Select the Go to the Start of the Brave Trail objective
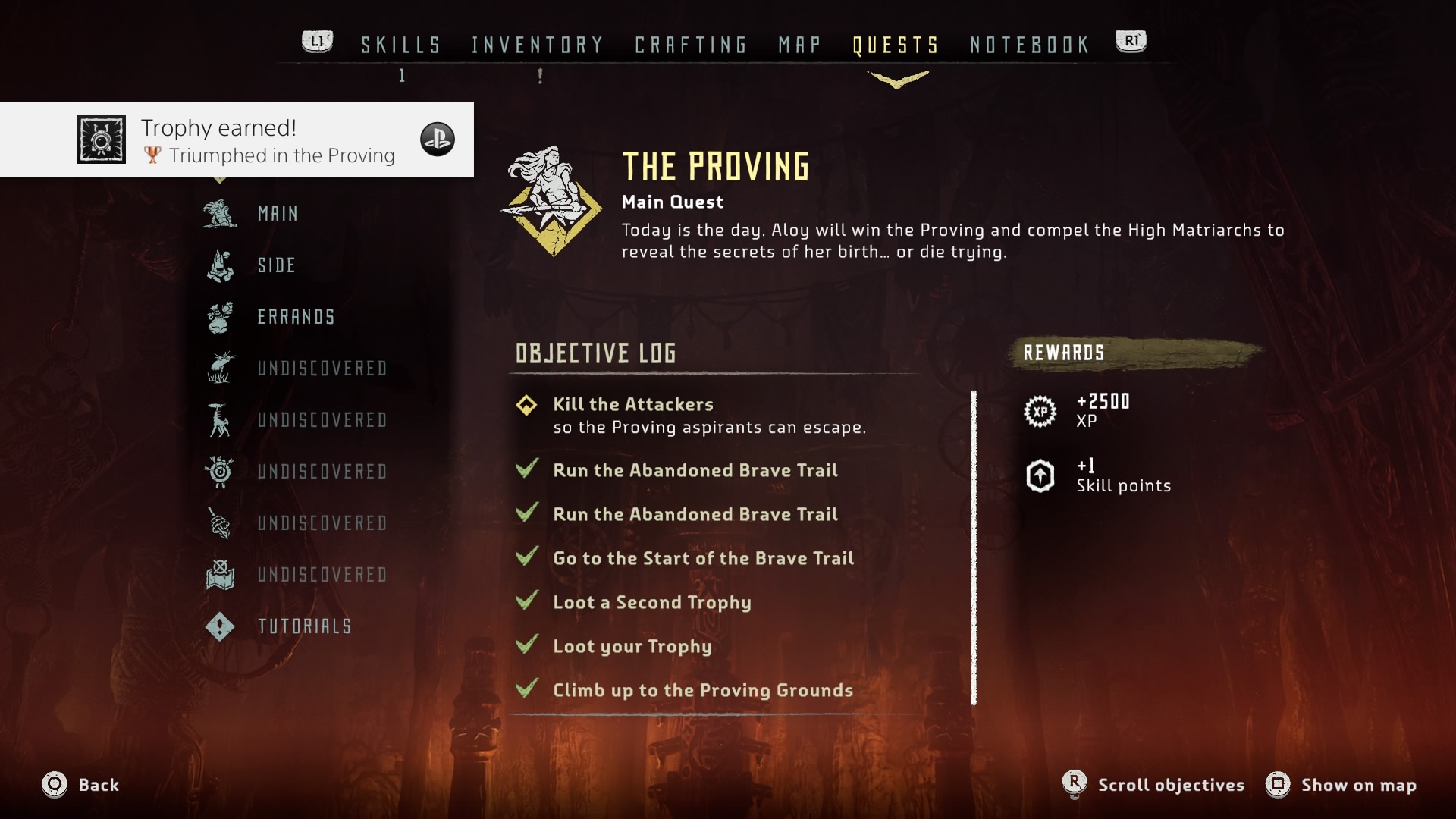Image resolution: width=1456 pixels, height=819 pixels. (x=703, y=559)
